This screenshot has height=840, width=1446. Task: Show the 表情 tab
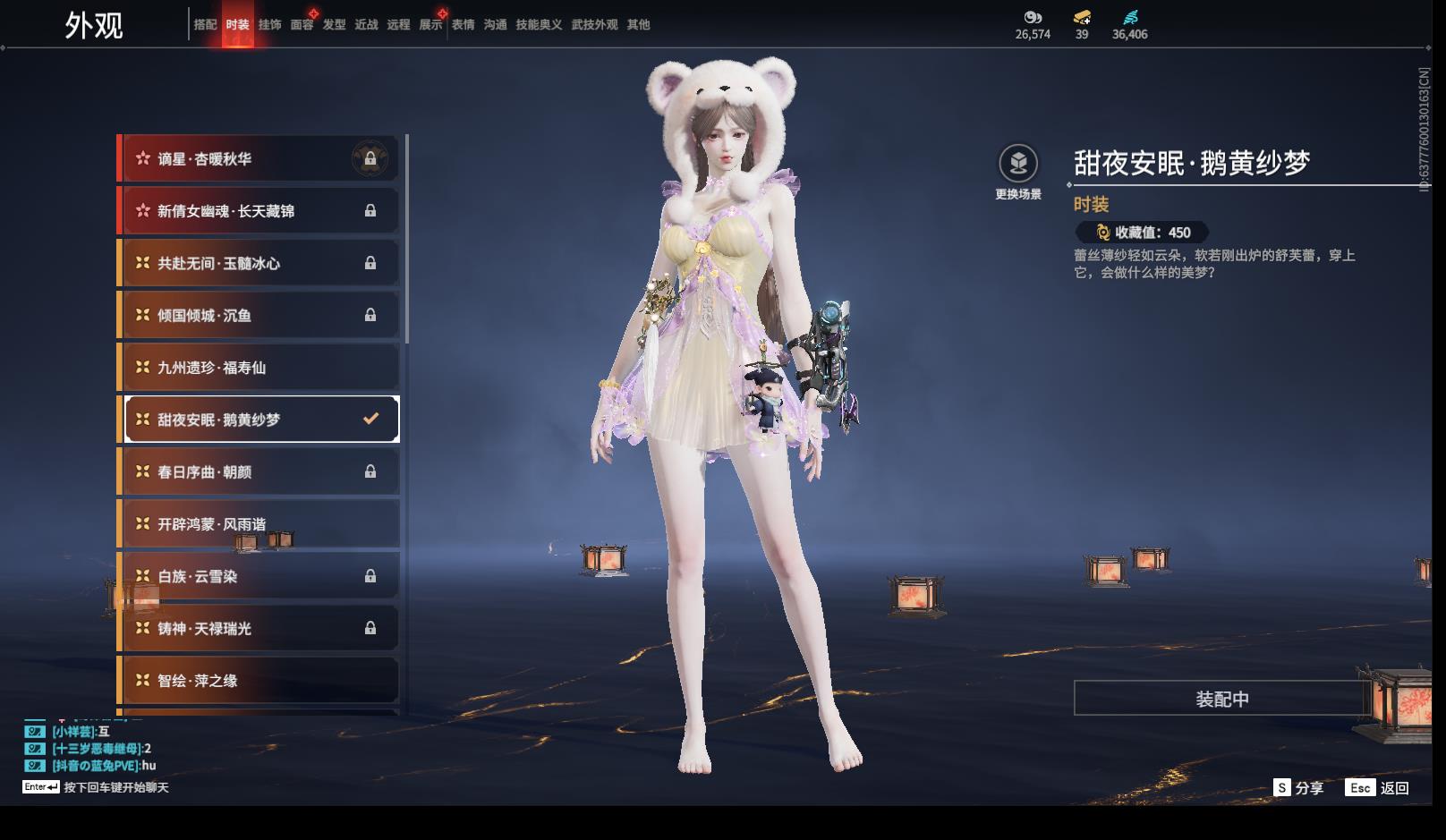(463, 25)
